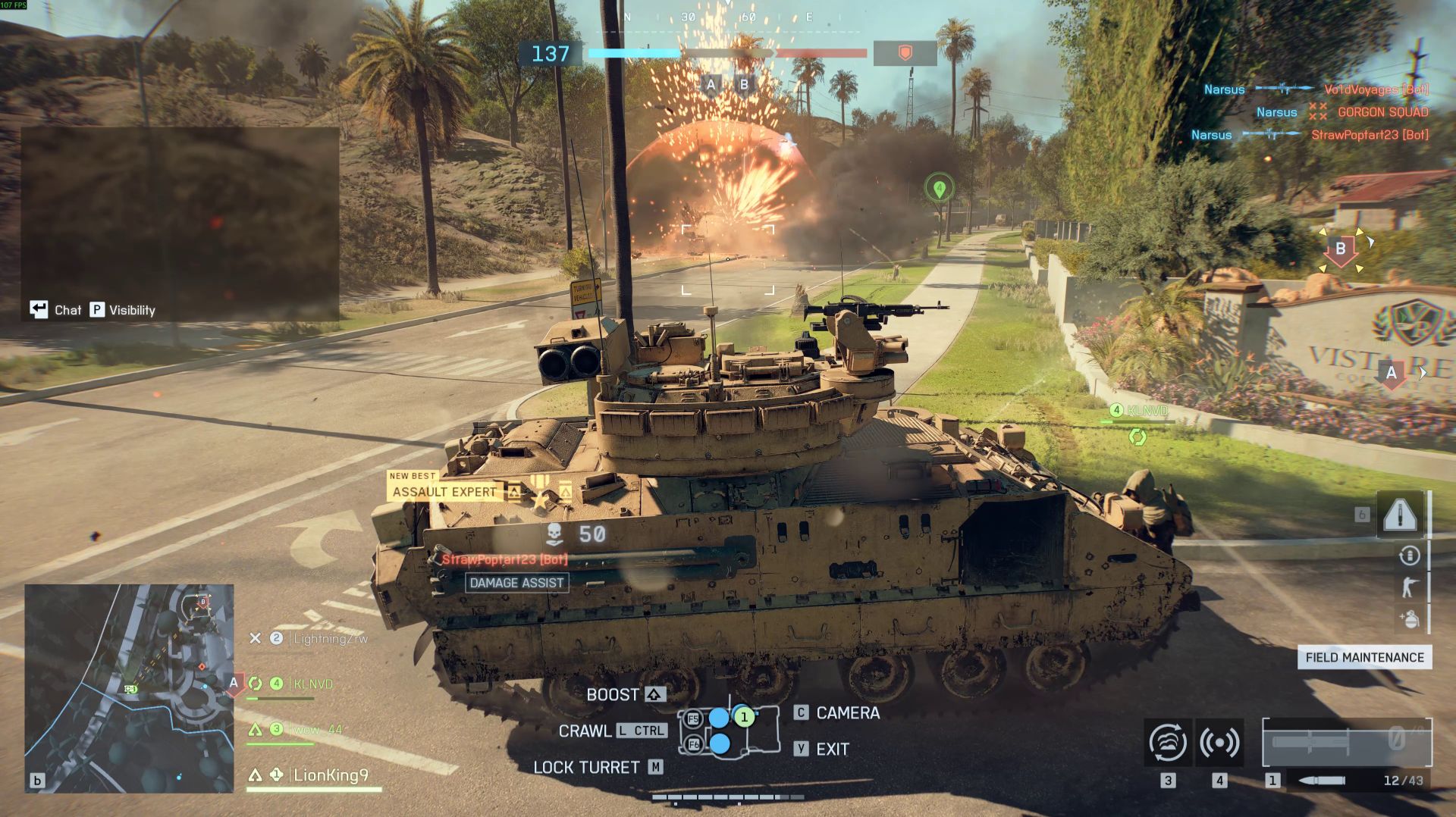Image resolution: width=1456 pixels, height=817 pixels.
Task: Click the enemy team shield icon
Action: point(905,53)
